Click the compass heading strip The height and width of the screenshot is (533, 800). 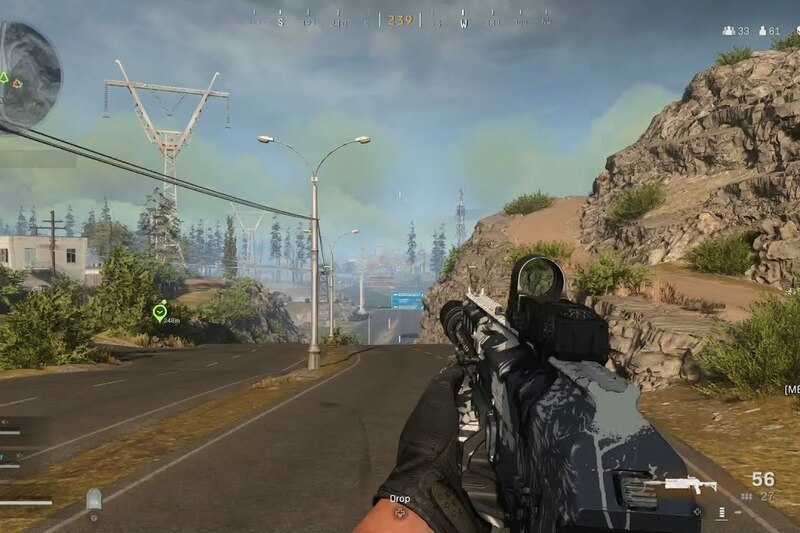tap(399, 19)
